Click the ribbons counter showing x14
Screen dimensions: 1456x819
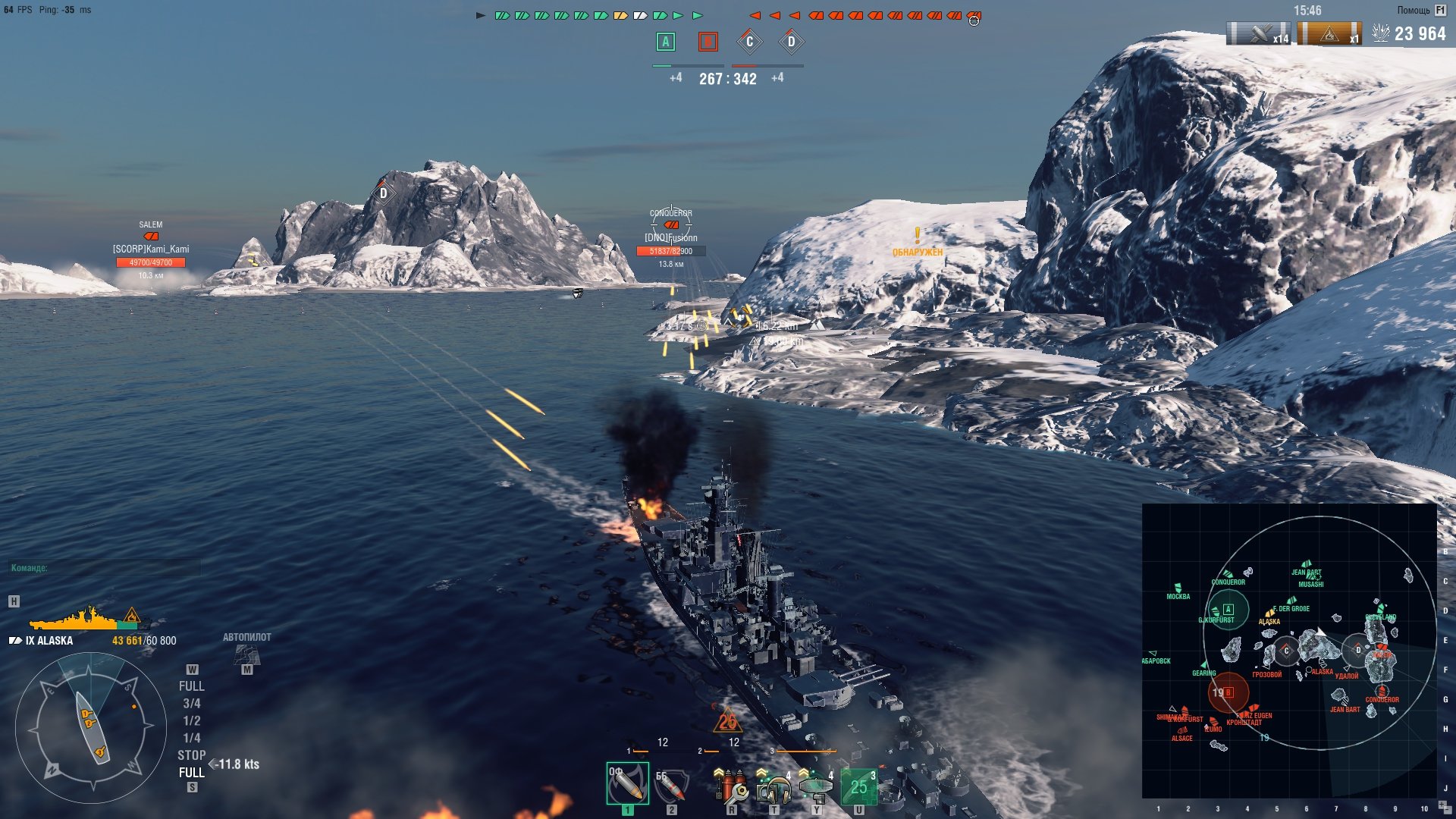pos(1259,34)
